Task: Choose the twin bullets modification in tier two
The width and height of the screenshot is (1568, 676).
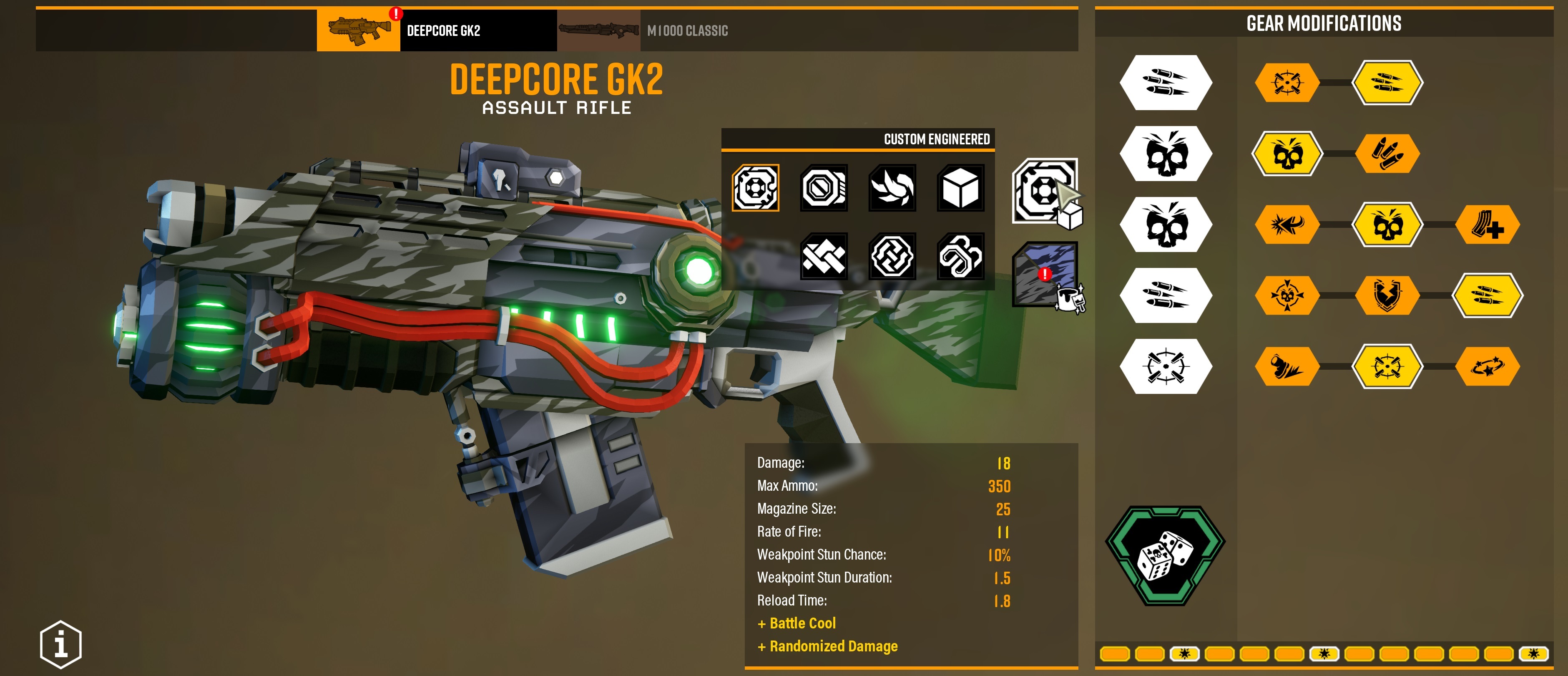Action: [1387, 154]
